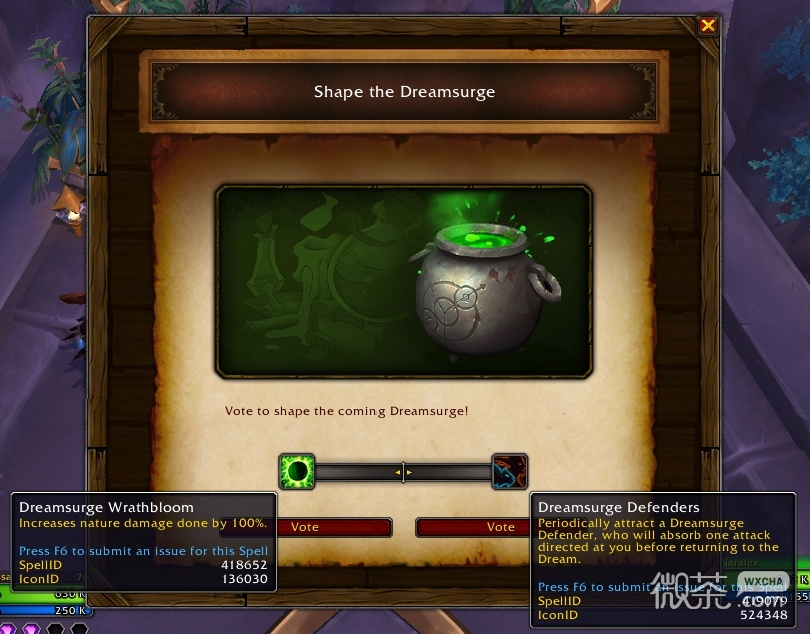810x634 pixels.
Task: Select the green Dreamsurge Wrathbloom icon
Action: click(297, 471)
